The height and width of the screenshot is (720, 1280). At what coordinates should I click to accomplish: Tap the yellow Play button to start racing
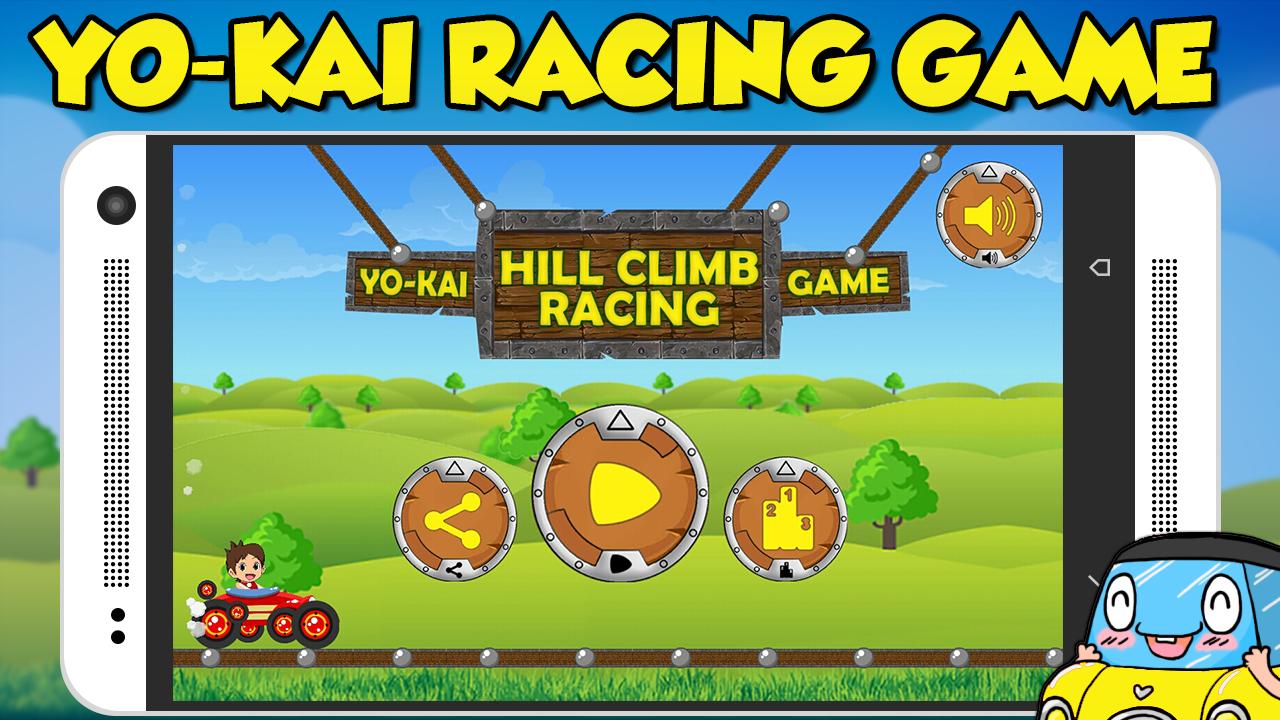coord(622,490)
